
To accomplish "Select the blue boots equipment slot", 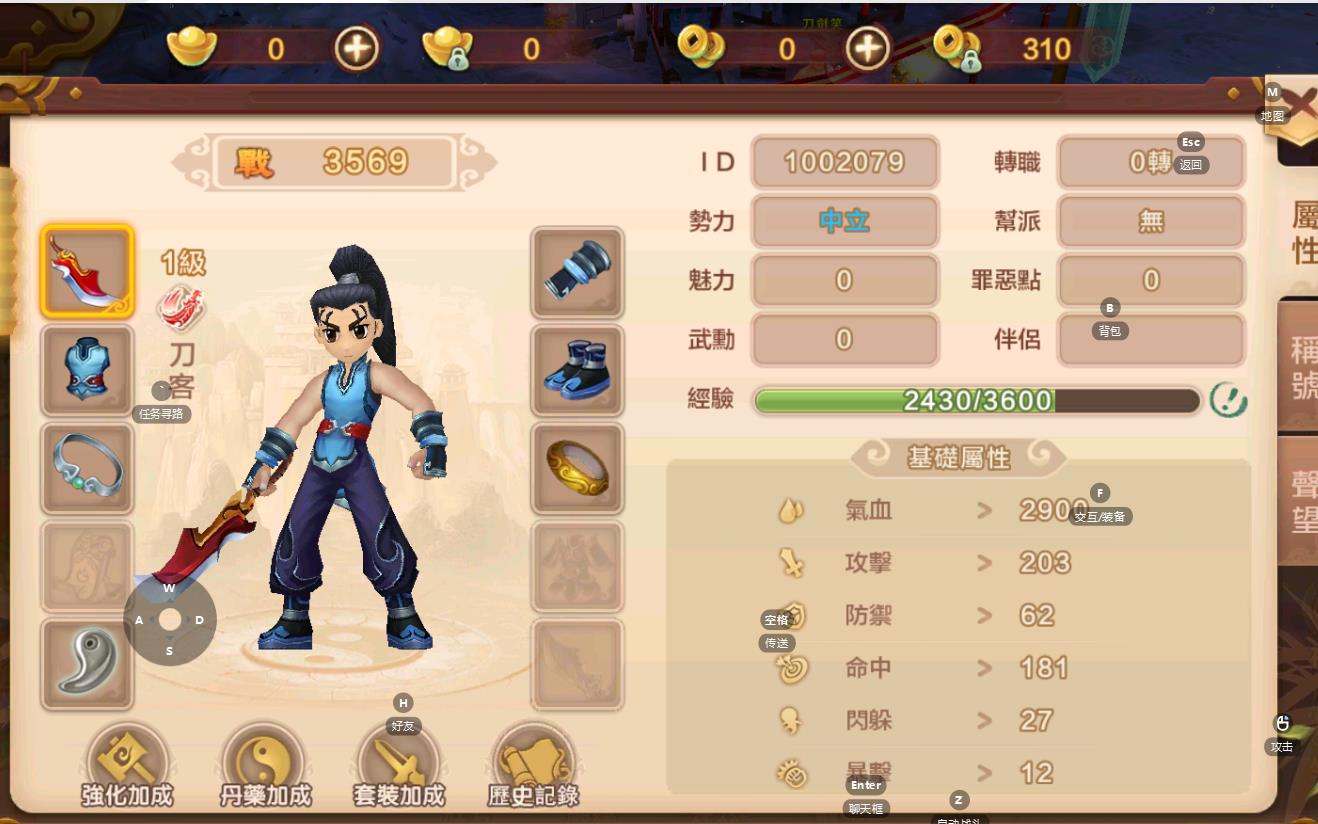I will click(577, 370).
